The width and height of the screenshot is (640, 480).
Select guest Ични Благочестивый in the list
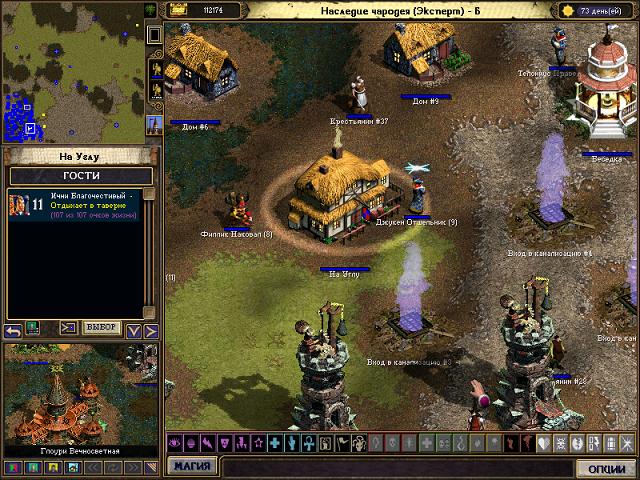pos(76,204)
